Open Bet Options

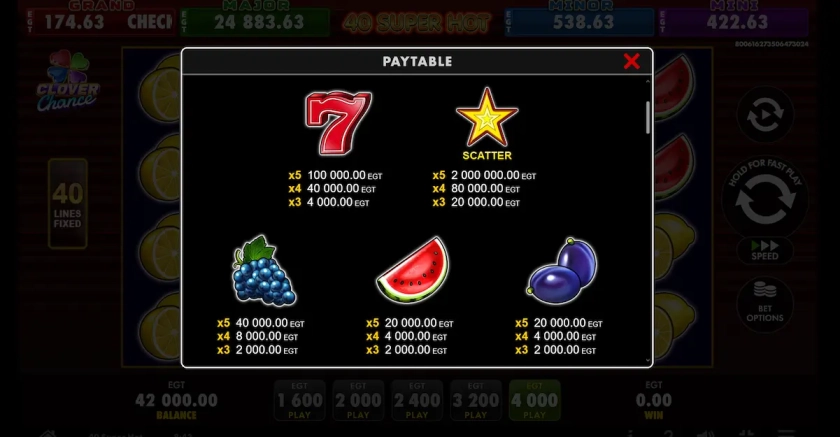pyautogui.click(x=765, y=304)
